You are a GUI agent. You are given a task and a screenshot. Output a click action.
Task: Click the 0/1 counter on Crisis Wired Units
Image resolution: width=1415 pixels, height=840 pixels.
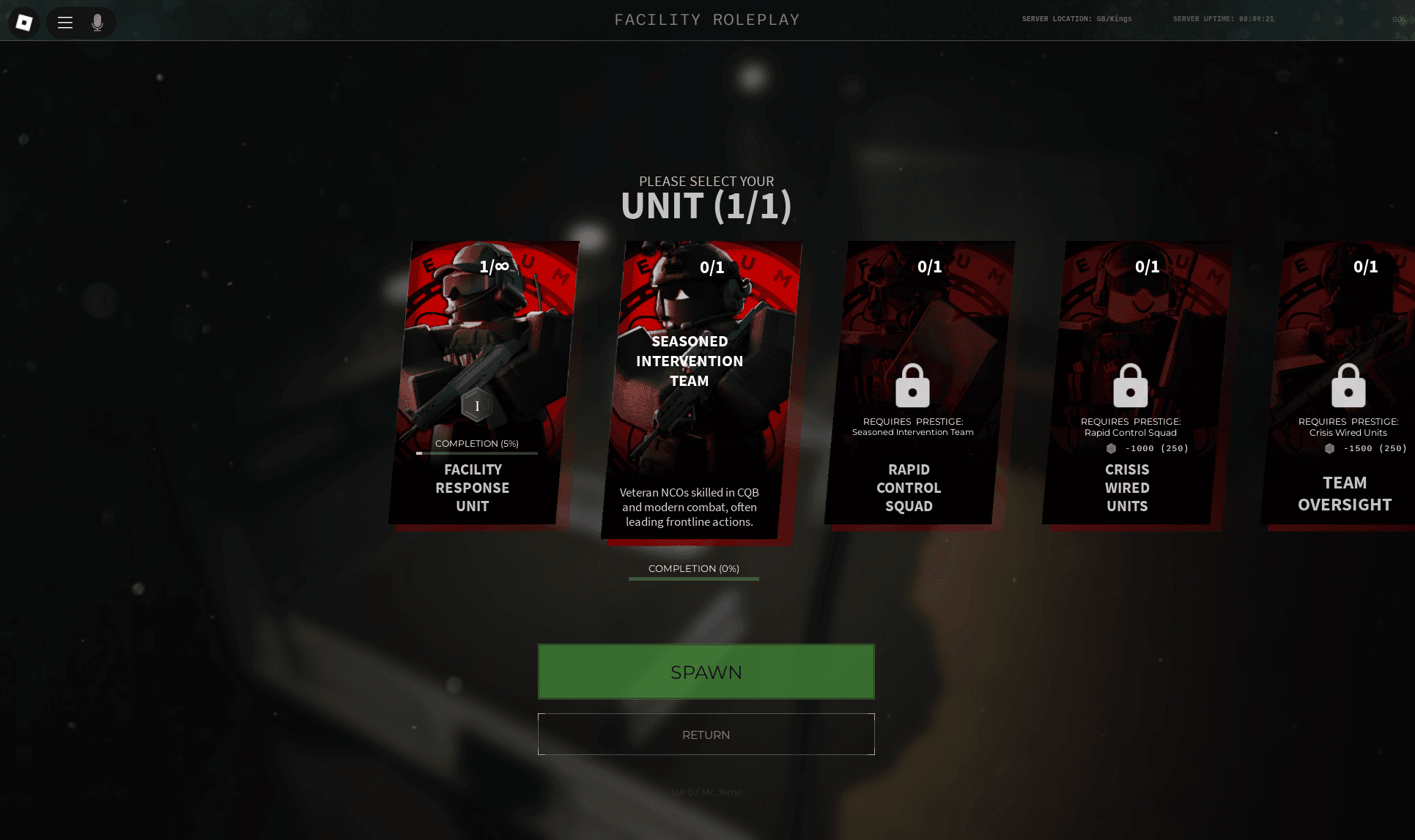click(x=1148, y=267)
